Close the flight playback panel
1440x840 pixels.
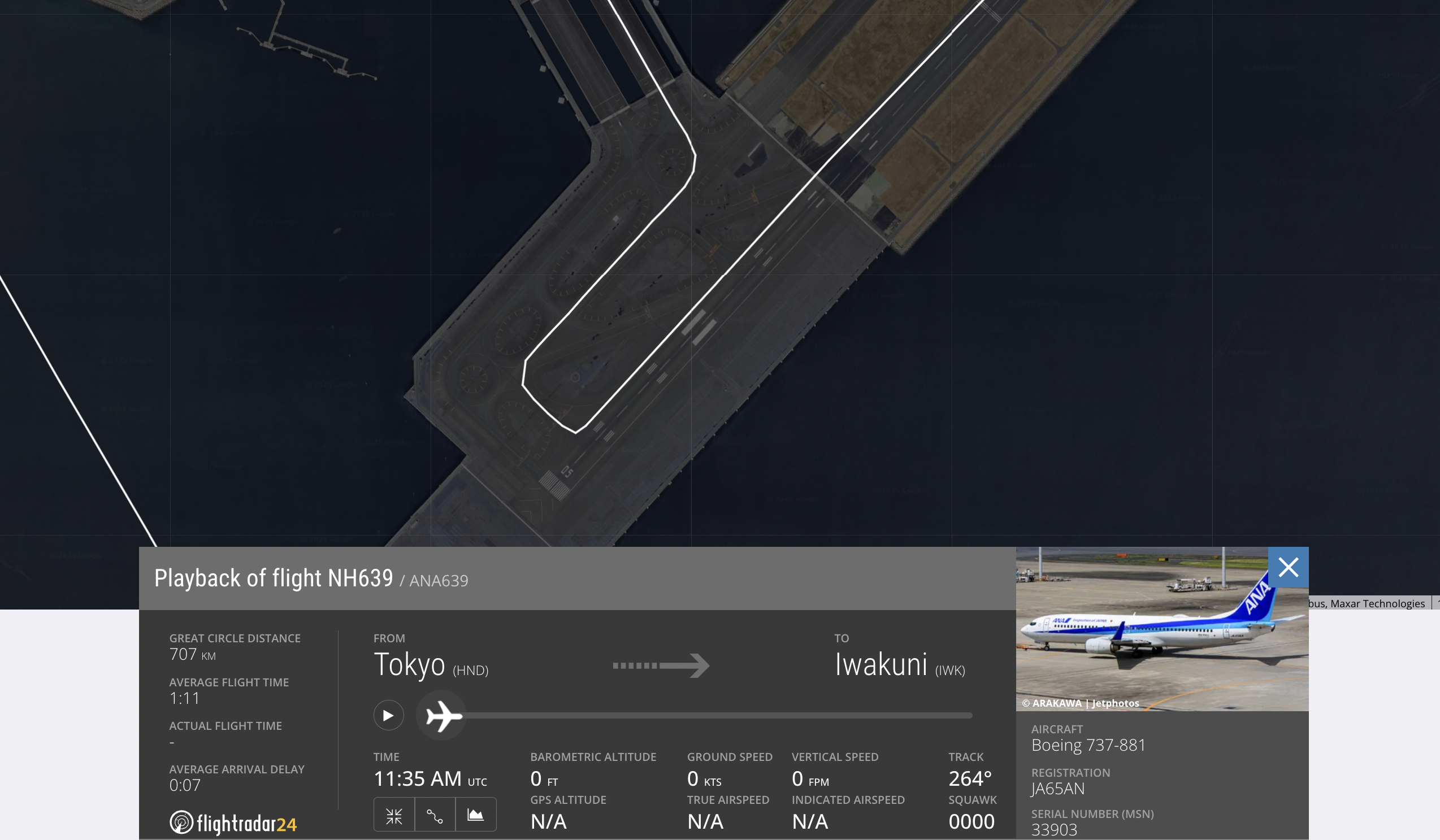pos(1288,568)
